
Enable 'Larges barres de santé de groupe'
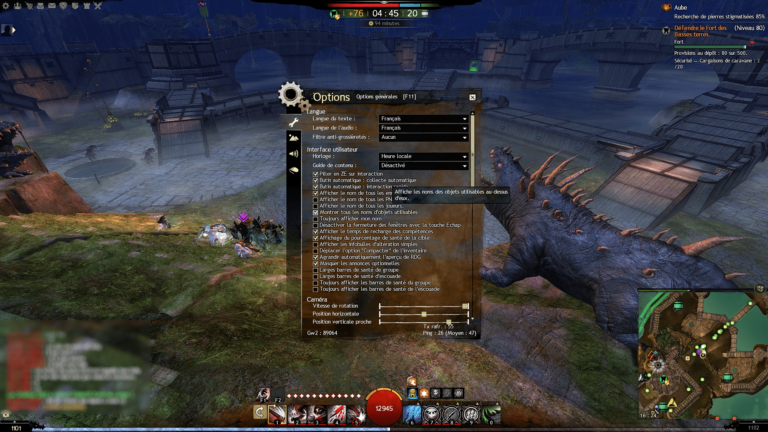[316, 270]
